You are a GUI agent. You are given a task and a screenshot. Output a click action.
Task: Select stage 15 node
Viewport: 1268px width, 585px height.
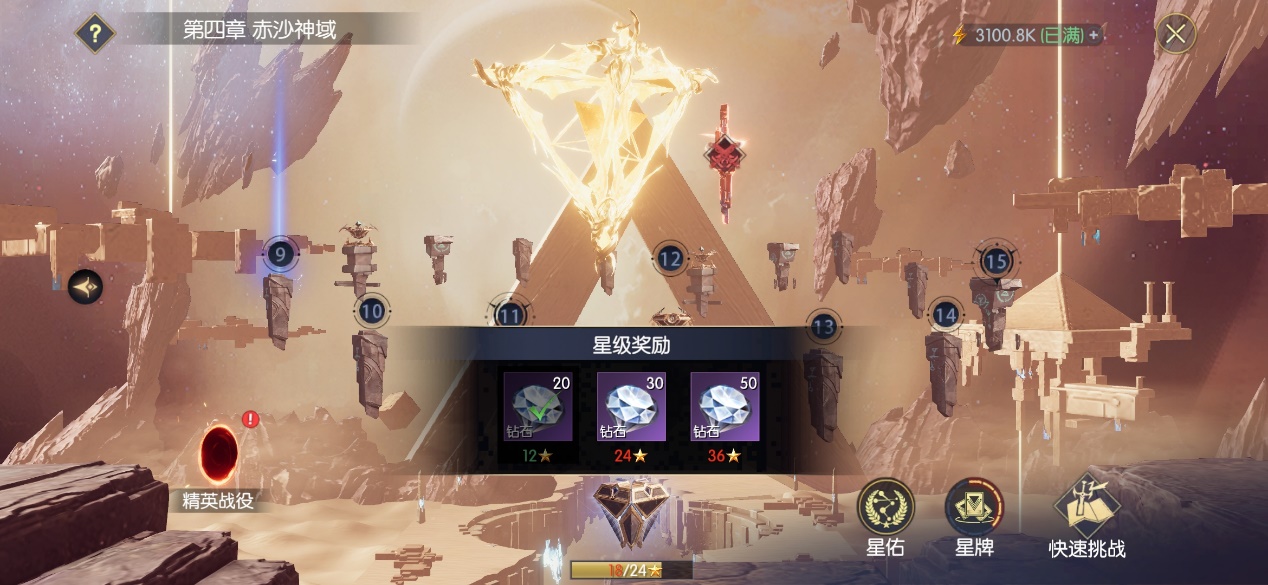995,262
